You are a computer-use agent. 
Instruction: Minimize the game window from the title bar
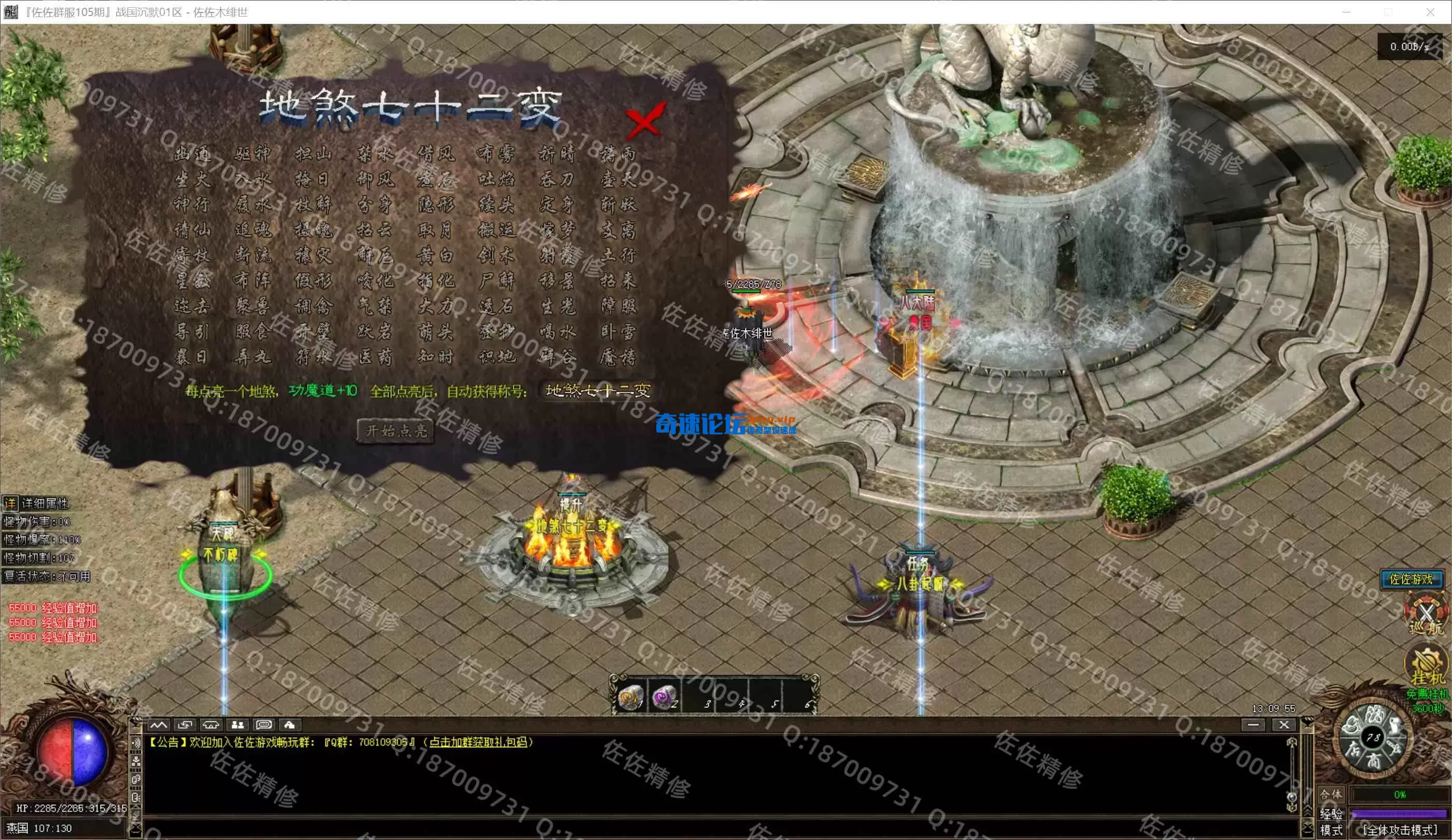[x=1347, y=12]
